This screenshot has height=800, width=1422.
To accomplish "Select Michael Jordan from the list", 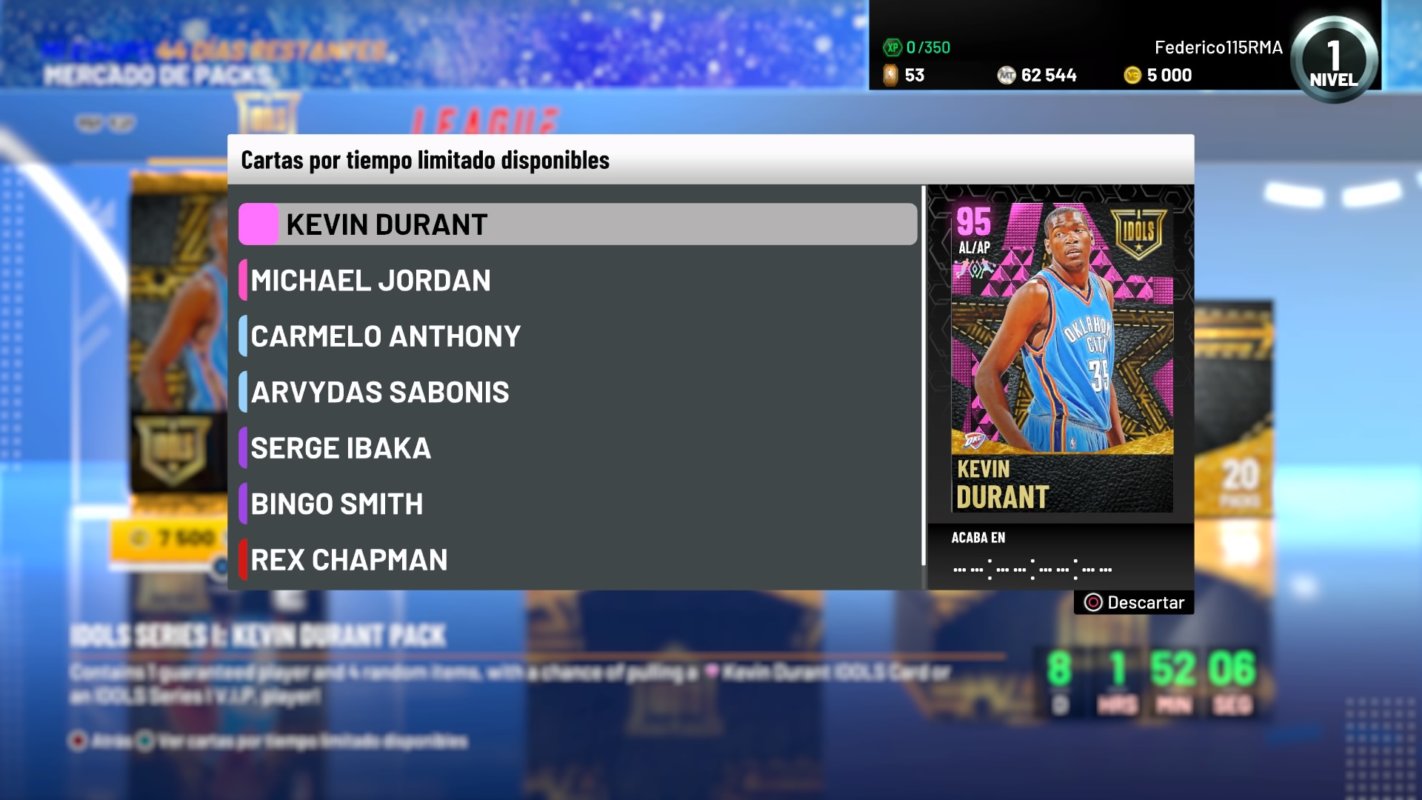I will pos(372,281).
